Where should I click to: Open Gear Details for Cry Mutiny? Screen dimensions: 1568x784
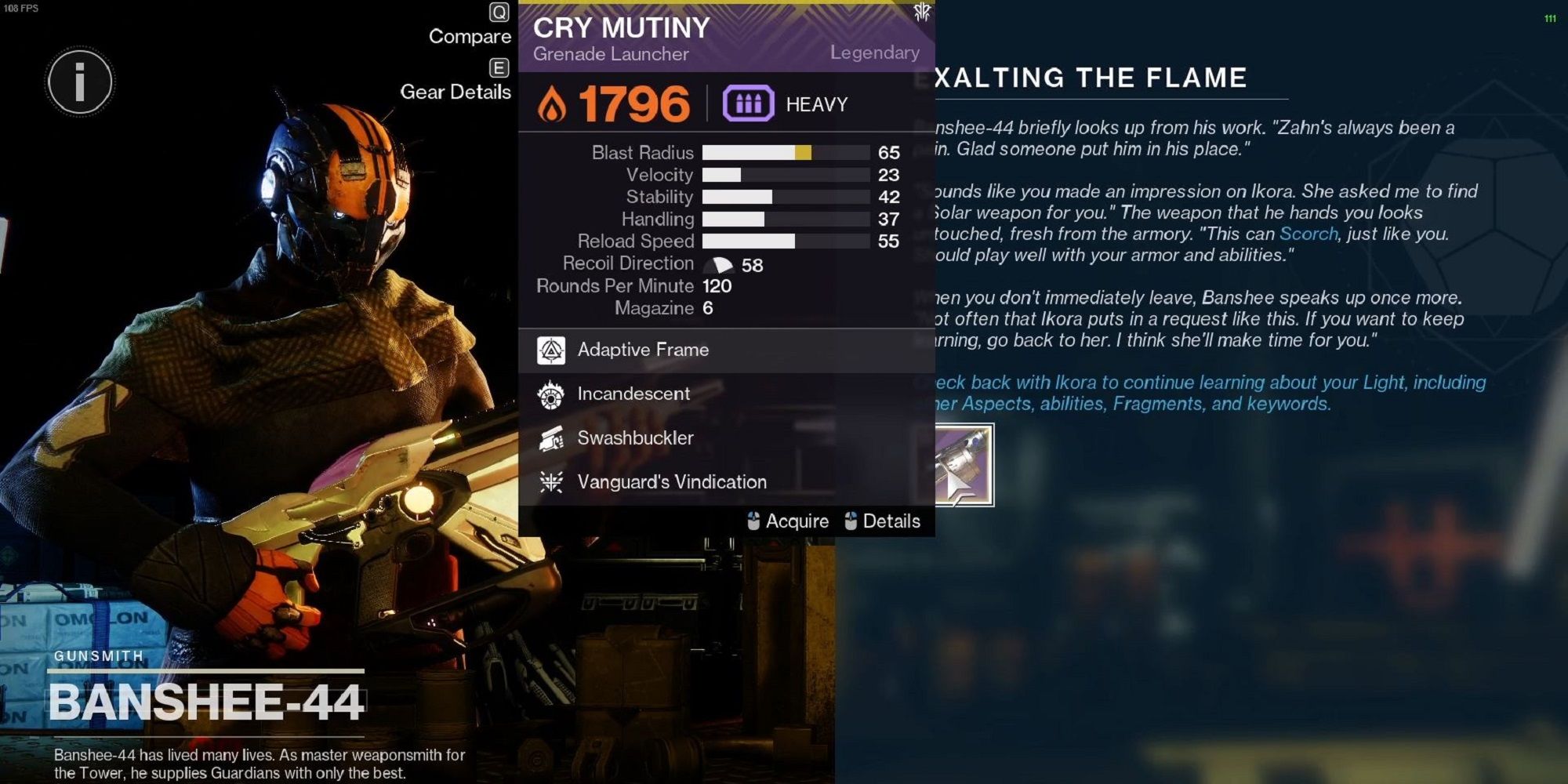click(455, 93)
